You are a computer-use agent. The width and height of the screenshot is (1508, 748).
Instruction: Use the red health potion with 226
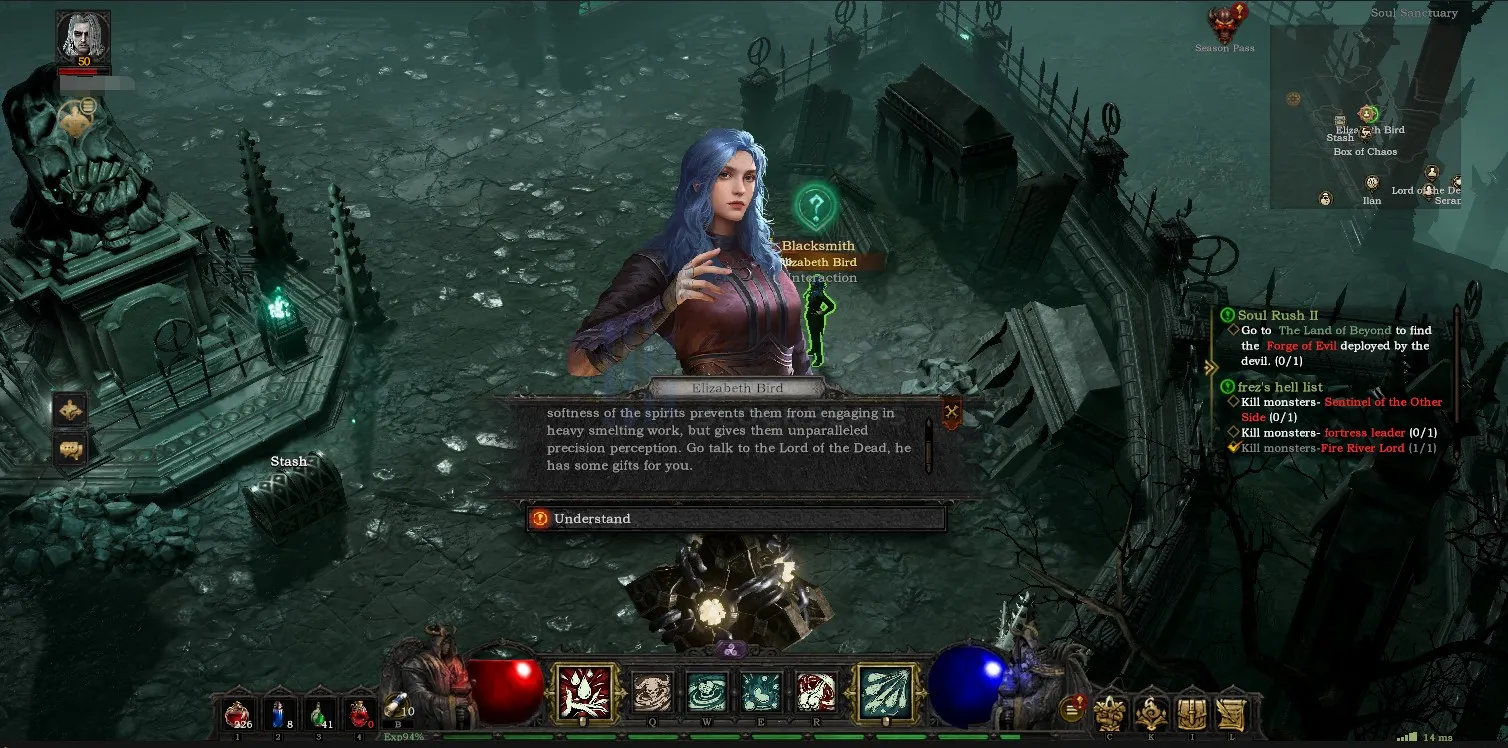(237, 714)
